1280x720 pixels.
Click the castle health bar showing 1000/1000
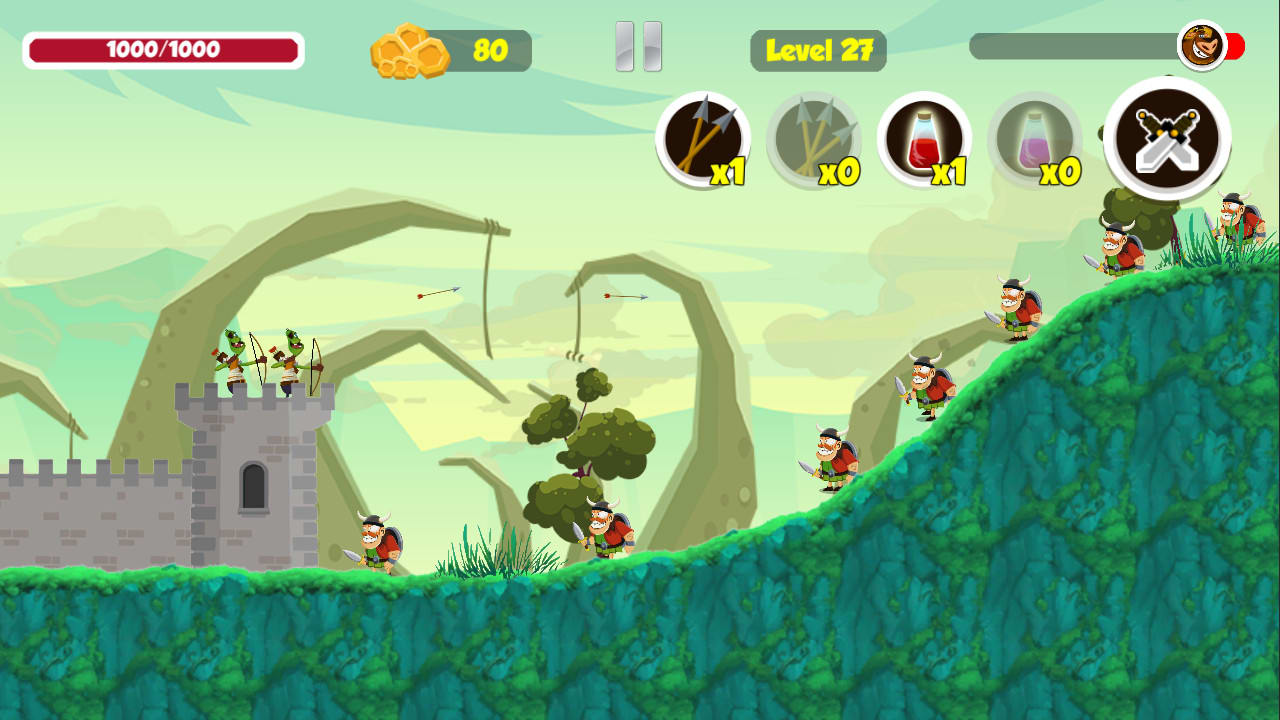coord(165,48)
